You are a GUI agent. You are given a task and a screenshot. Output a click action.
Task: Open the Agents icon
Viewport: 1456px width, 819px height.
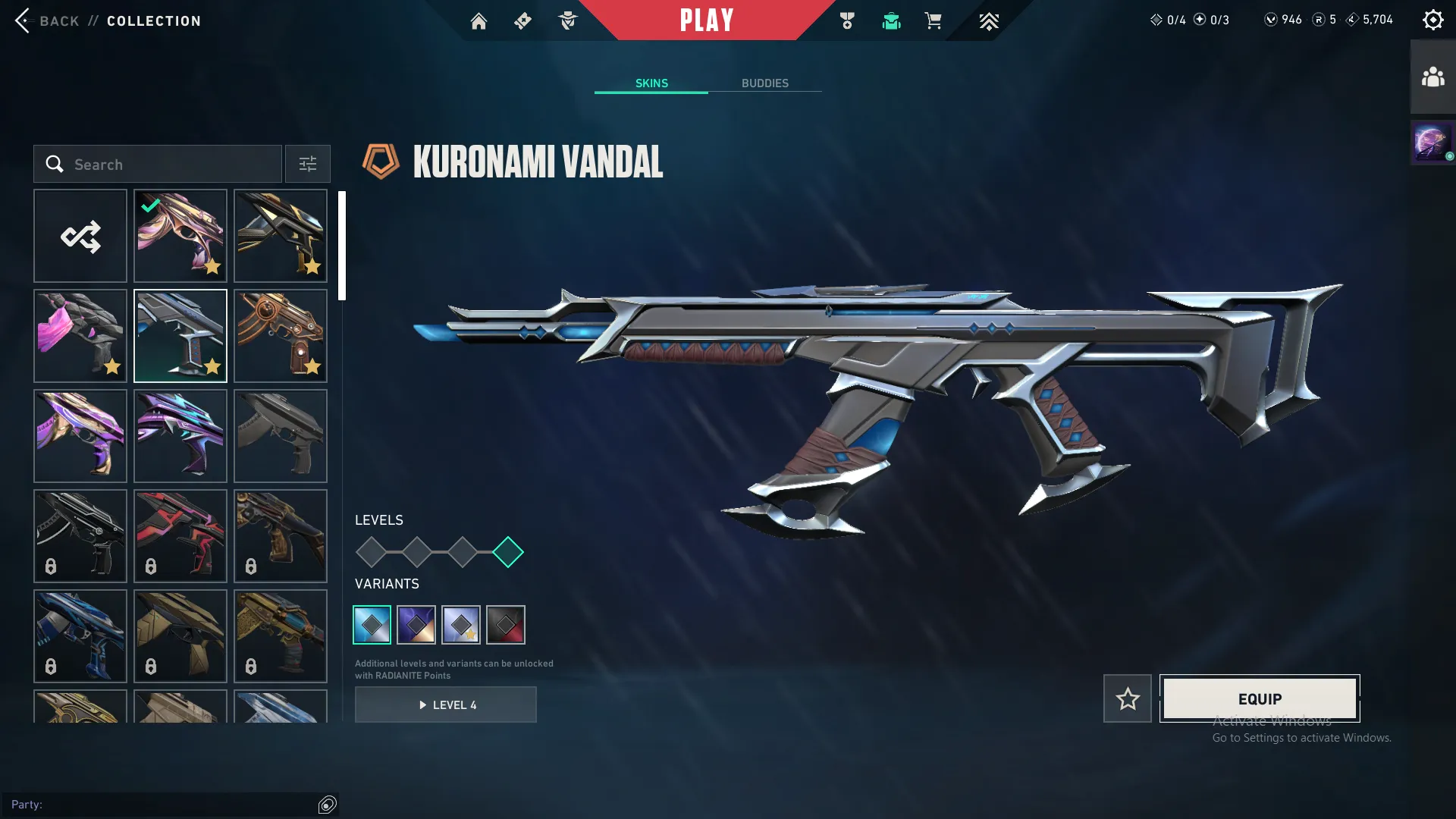(x=568, y=20)
